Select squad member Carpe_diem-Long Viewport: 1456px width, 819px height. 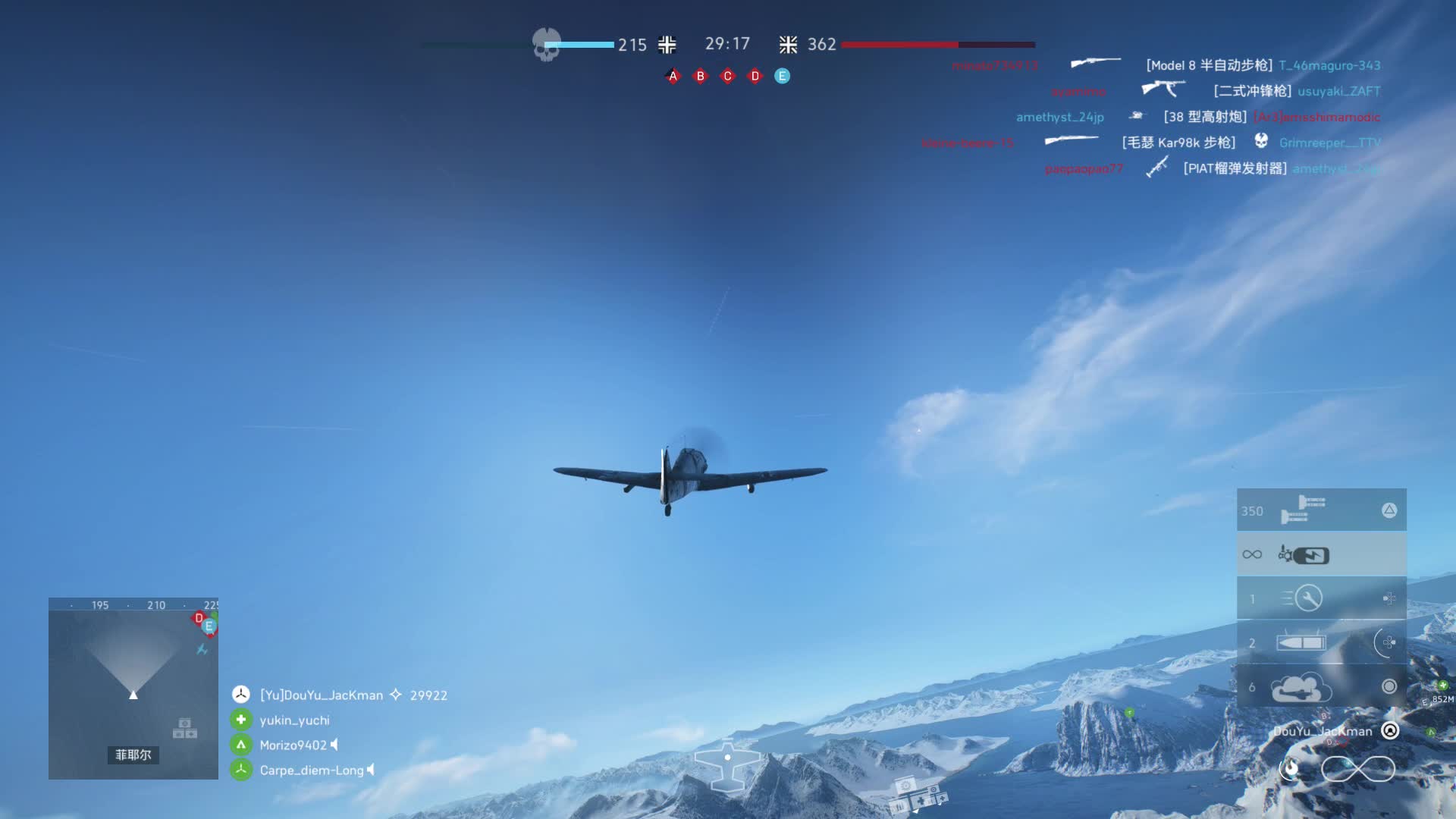[311, 770]
